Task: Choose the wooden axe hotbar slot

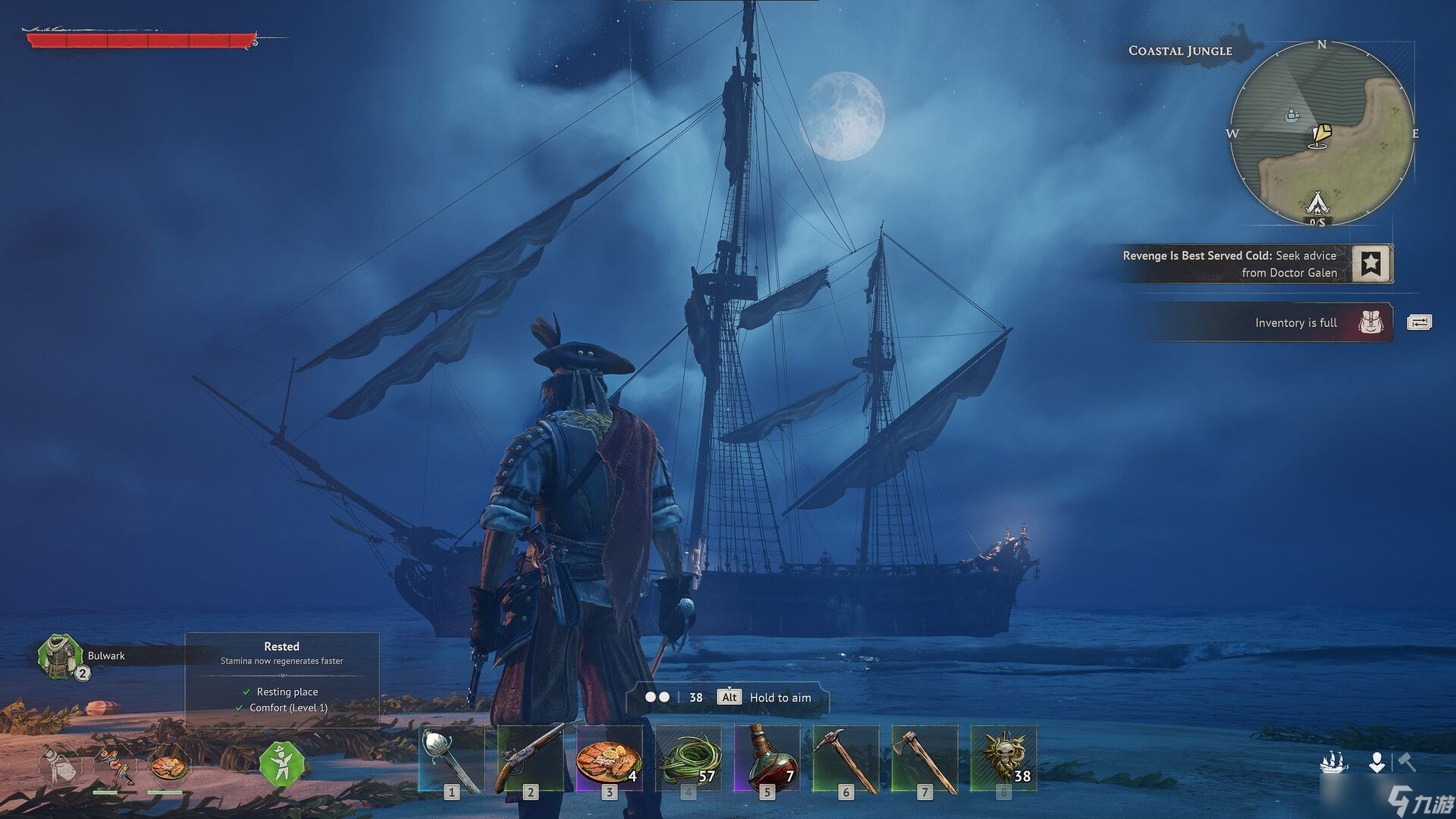Action: point(924,759)
